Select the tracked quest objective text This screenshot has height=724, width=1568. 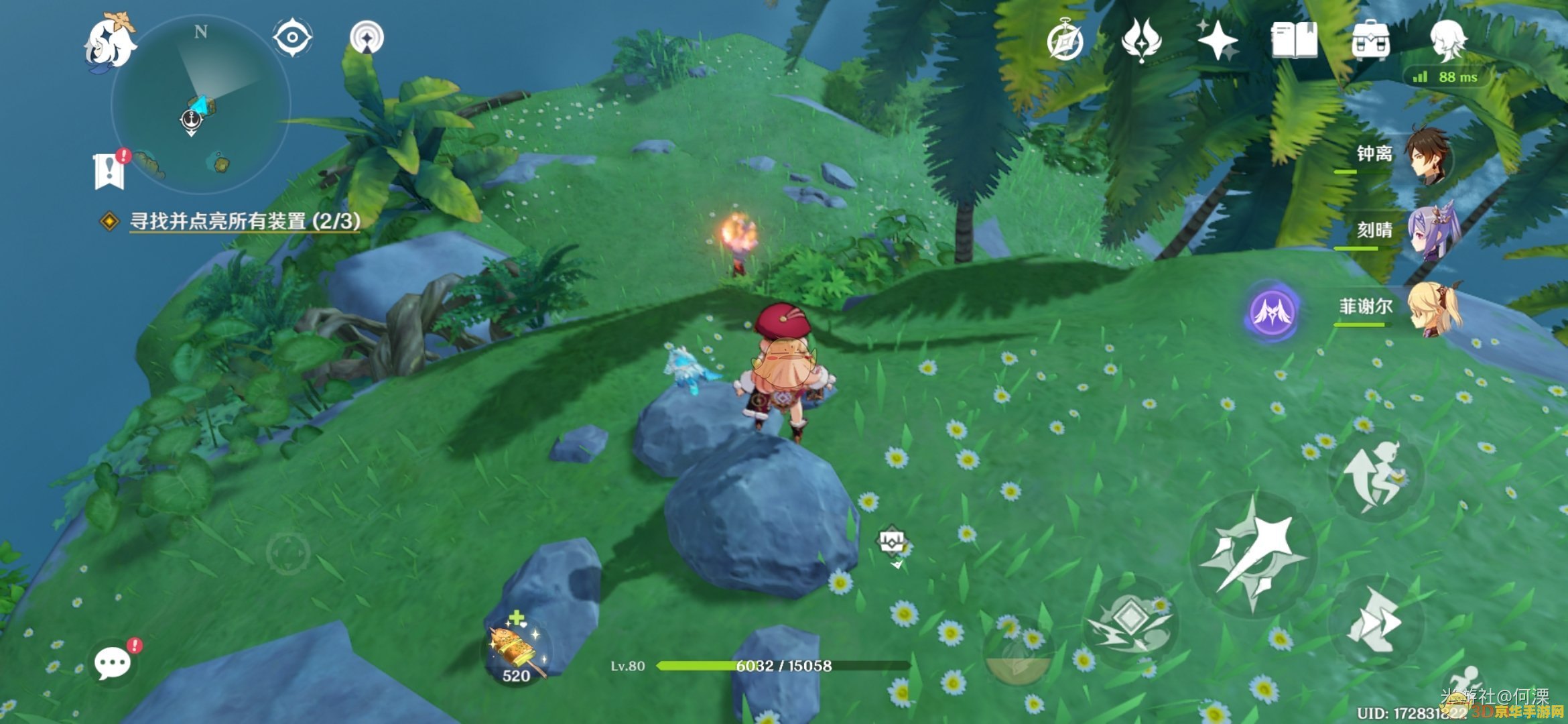point(244,221)
